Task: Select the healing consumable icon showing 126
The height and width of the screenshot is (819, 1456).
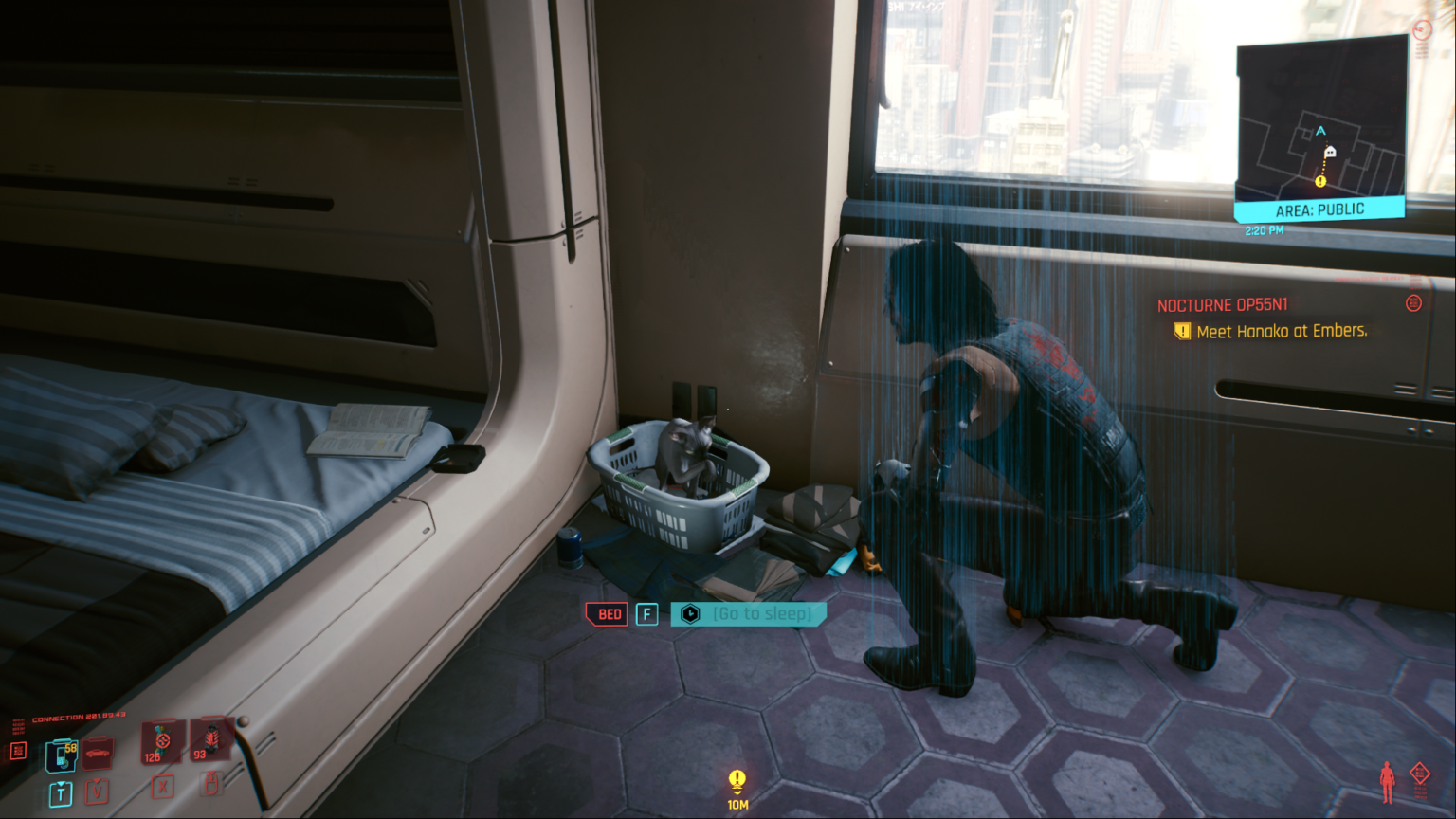Action: coord(163,745)
